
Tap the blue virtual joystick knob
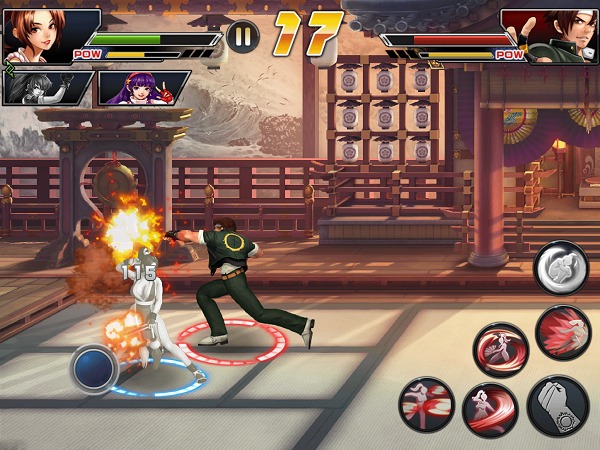(96, 368)
